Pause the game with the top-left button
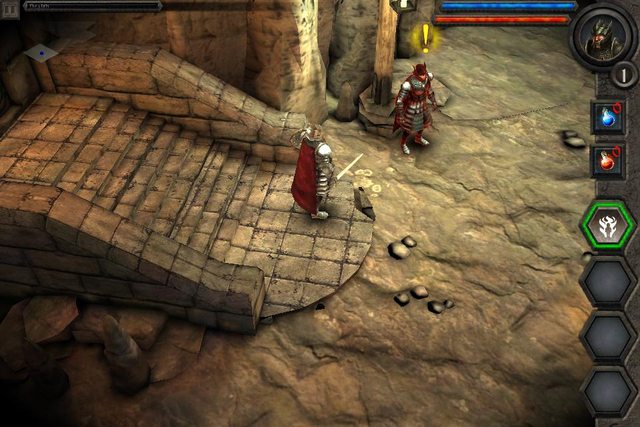Screen dimensions: 640x427 (11, 6)
